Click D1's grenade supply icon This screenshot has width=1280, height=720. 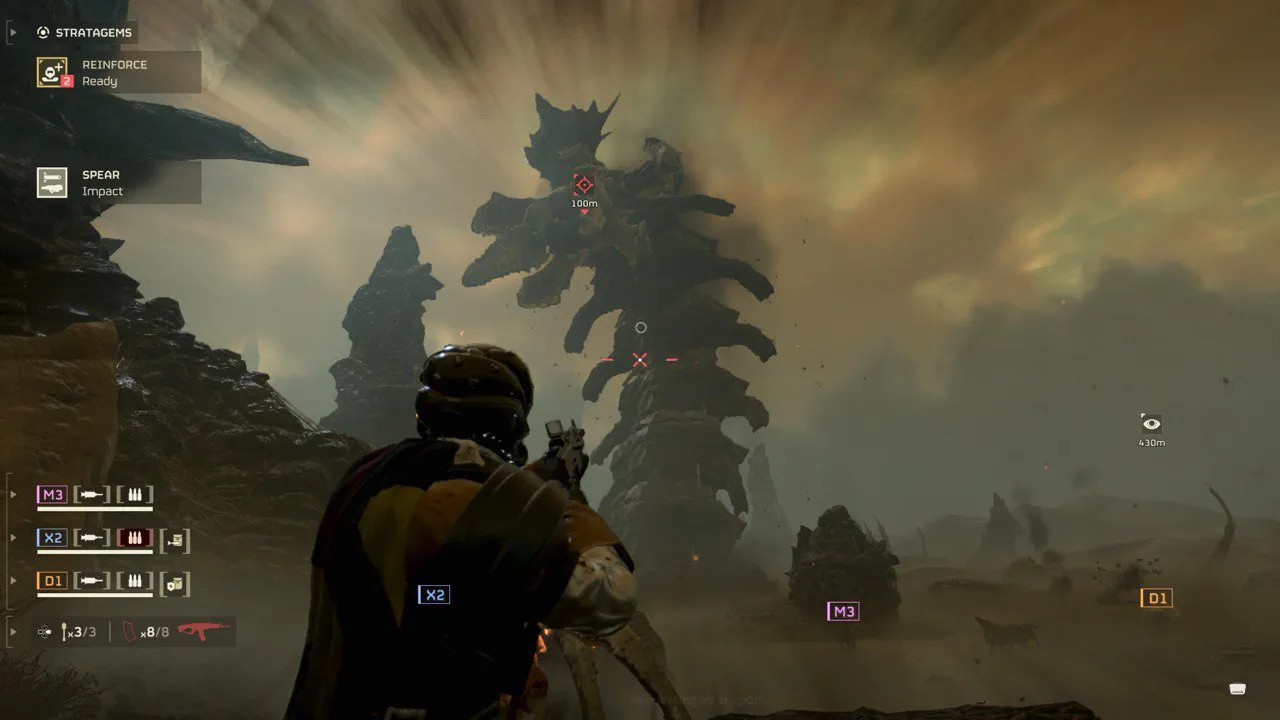176,583
